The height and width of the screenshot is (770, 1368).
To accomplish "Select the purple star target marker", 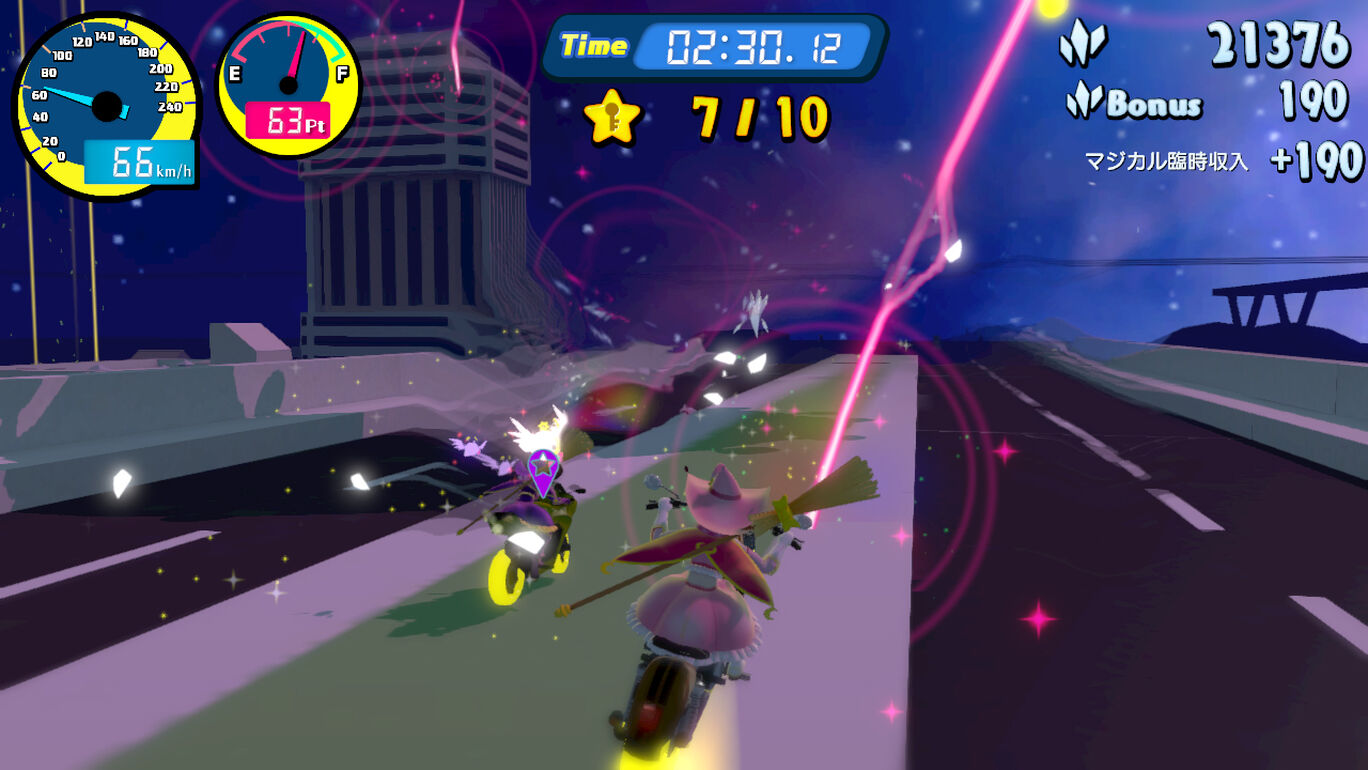I will tap(542, 468).
